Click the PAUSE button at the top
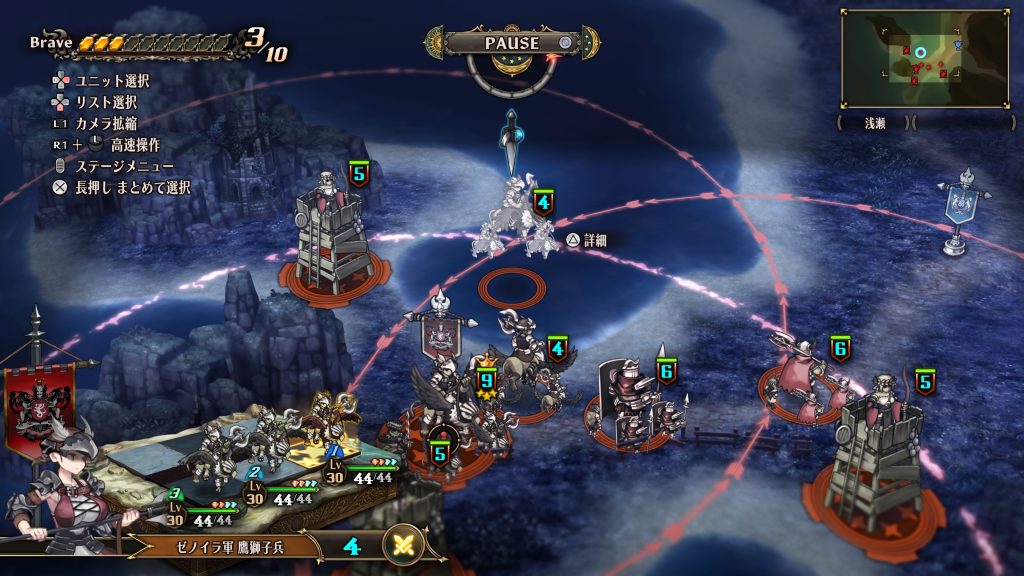The width and height of the screenshot is (1024, 576). coord(512,43)
